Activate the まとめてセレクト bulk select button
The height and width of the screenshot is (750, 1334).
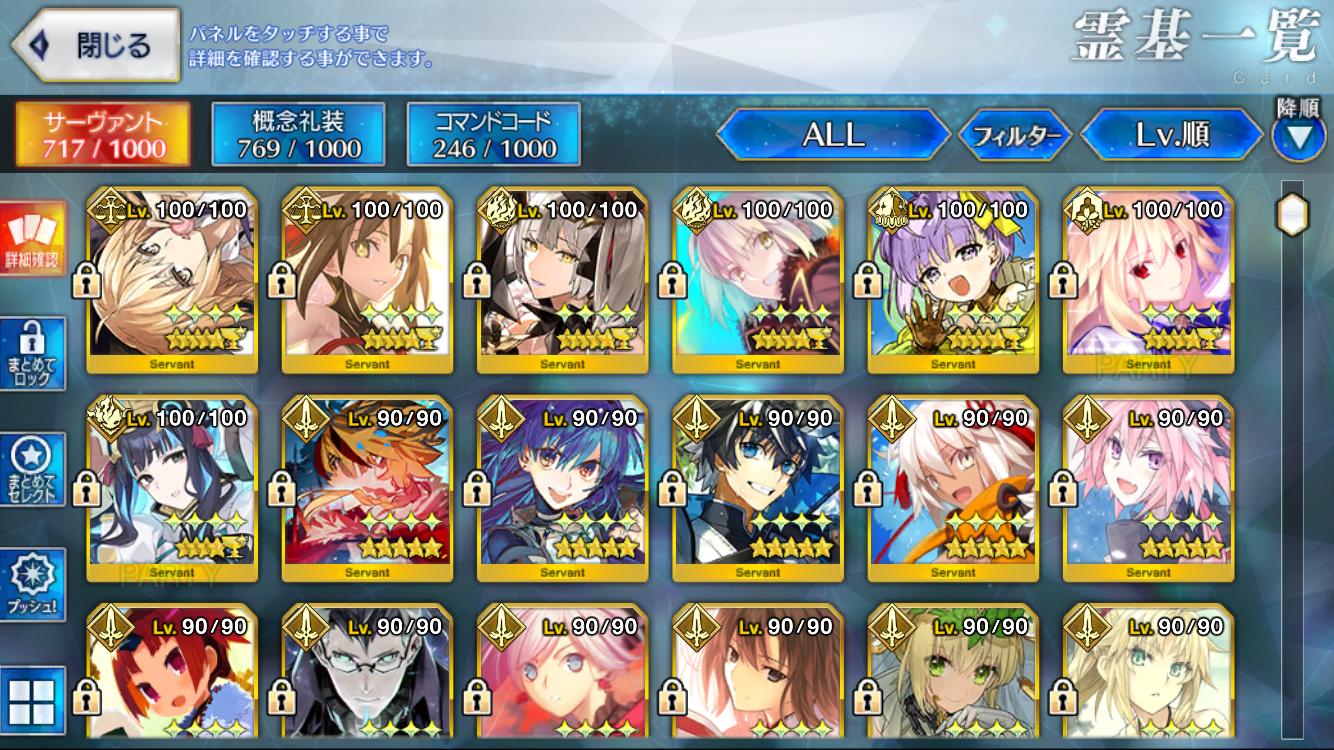pyautogui.click(x=32, y=469)
